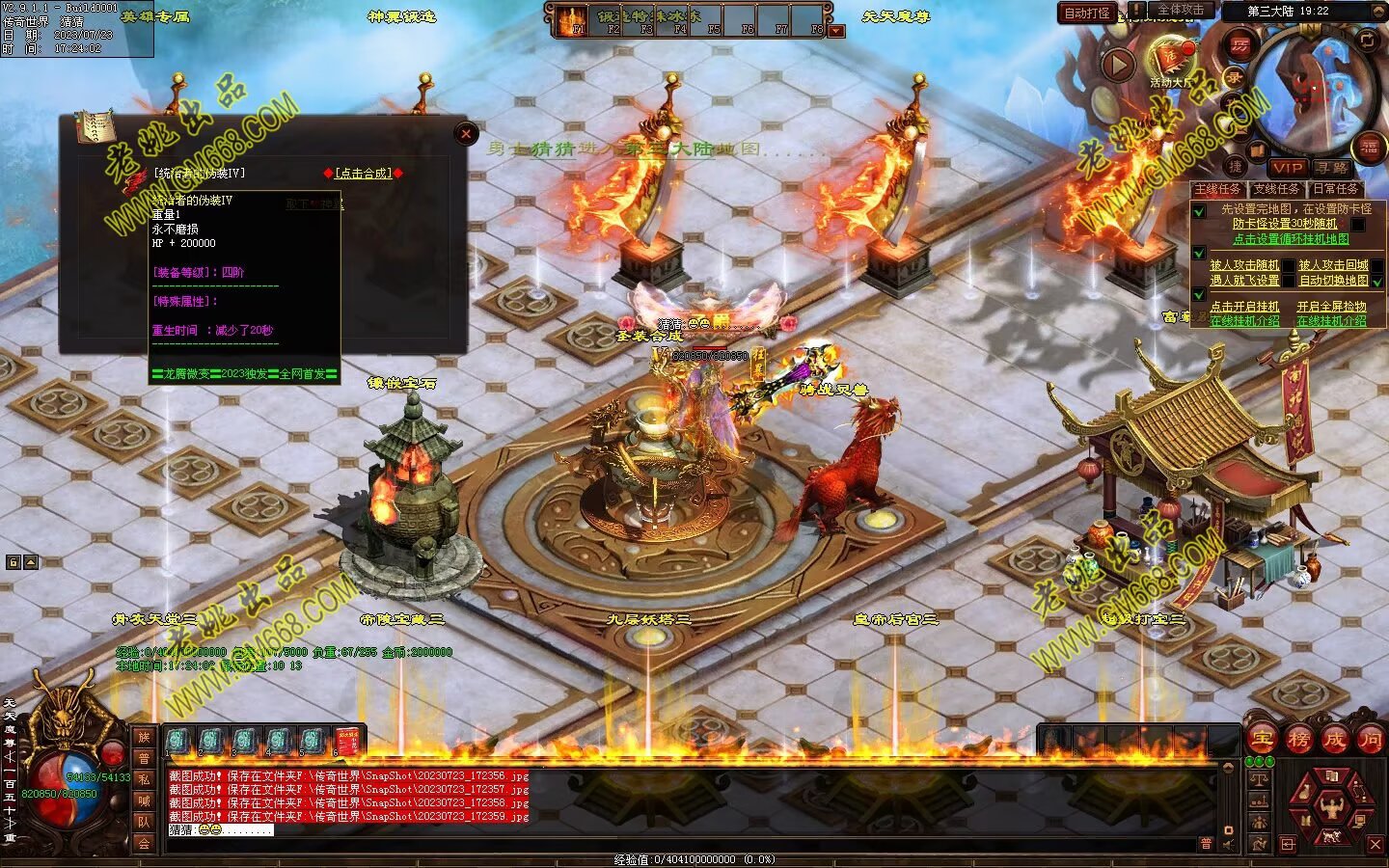This screenshot has height=868, width=1389.
Task: Open the 点击设置循环挂机地图 link
Action: coord(1291,239)
